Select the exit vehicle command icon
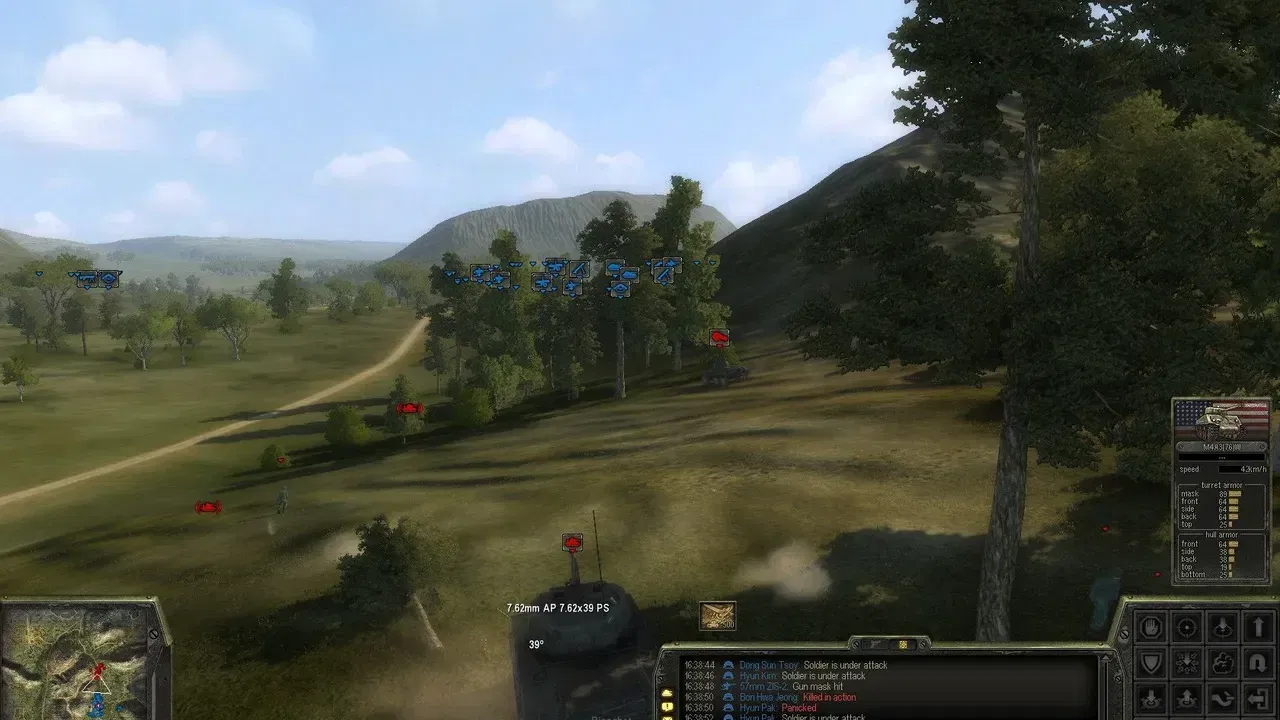This screenshot has width=1280, height=720. coord(1258,698)
